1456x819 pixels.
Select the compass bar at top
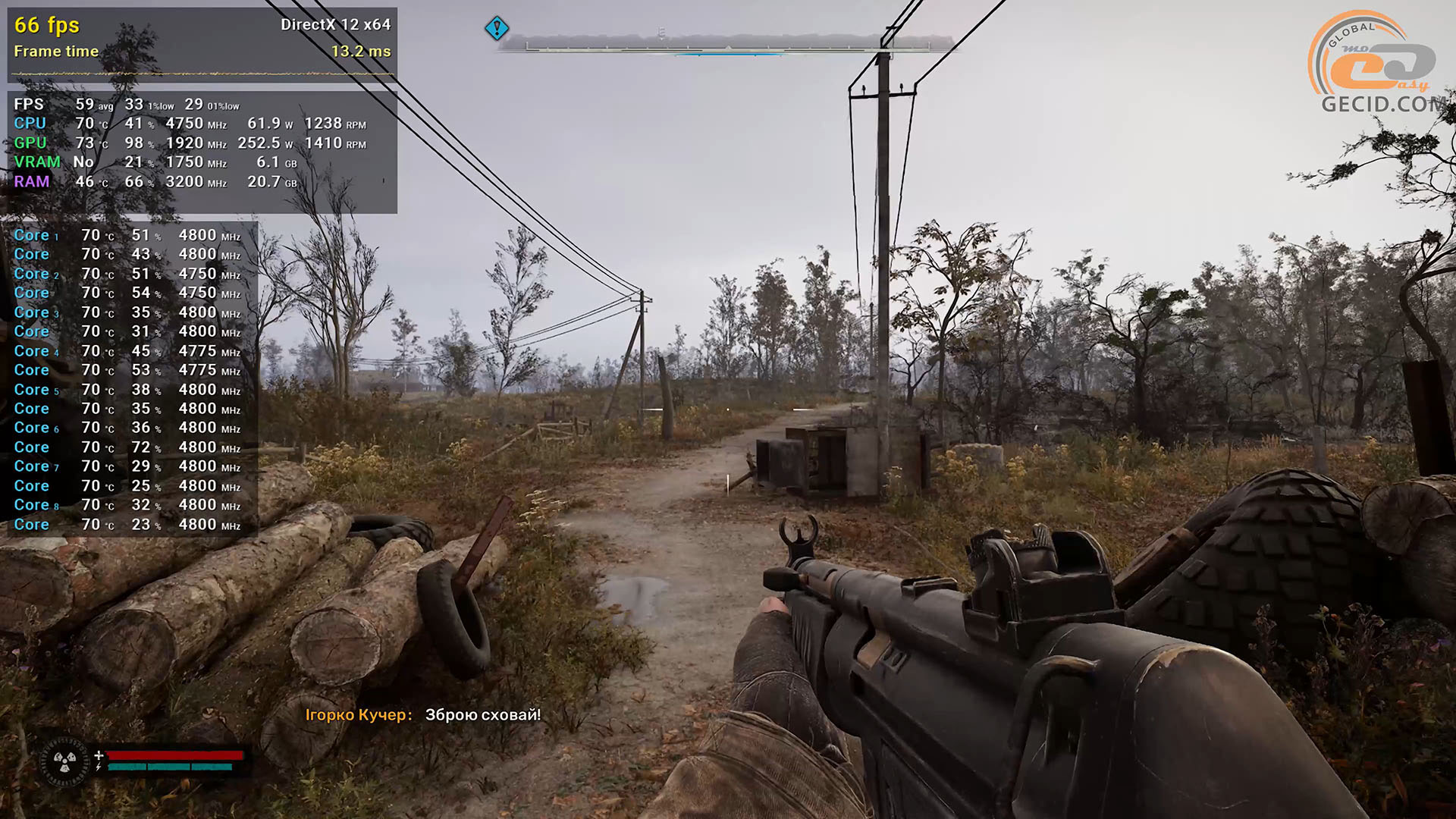coord(726,43)
